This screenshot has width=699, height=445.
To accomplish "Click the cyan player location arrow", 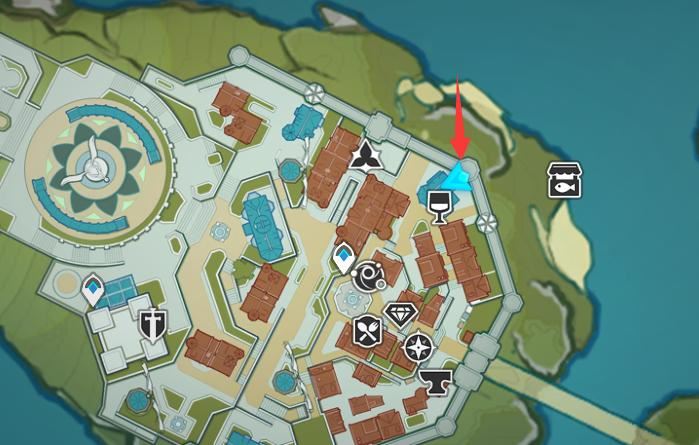I will [460, 178].
